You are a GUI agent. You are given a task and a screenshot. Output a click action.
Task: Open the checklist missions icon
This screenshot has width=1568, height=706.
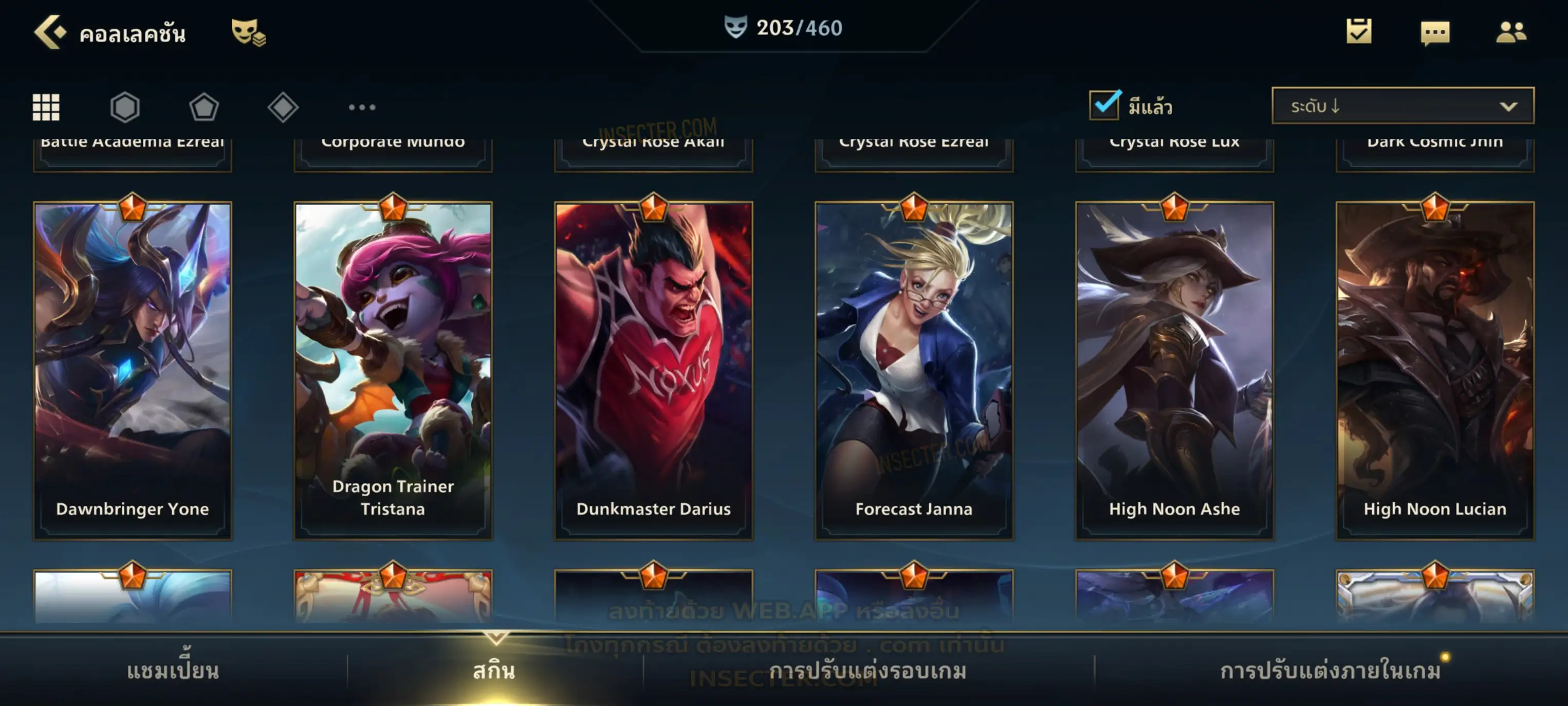pos(1358,32)
